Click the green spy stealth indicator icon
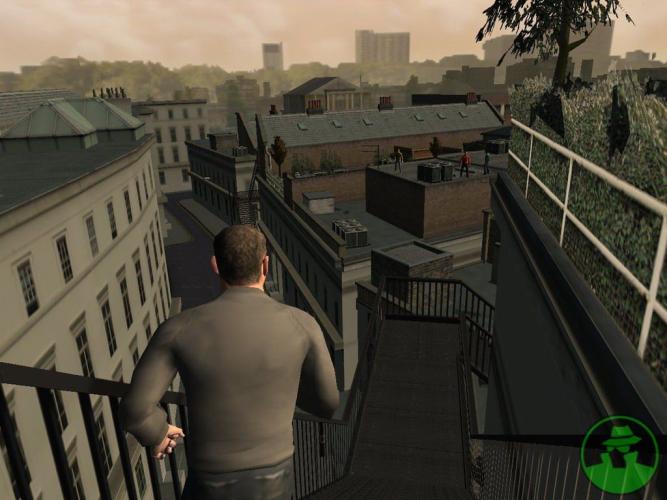Image resolution: width=667 pixels, height=500 pixels. coord(618,455)
